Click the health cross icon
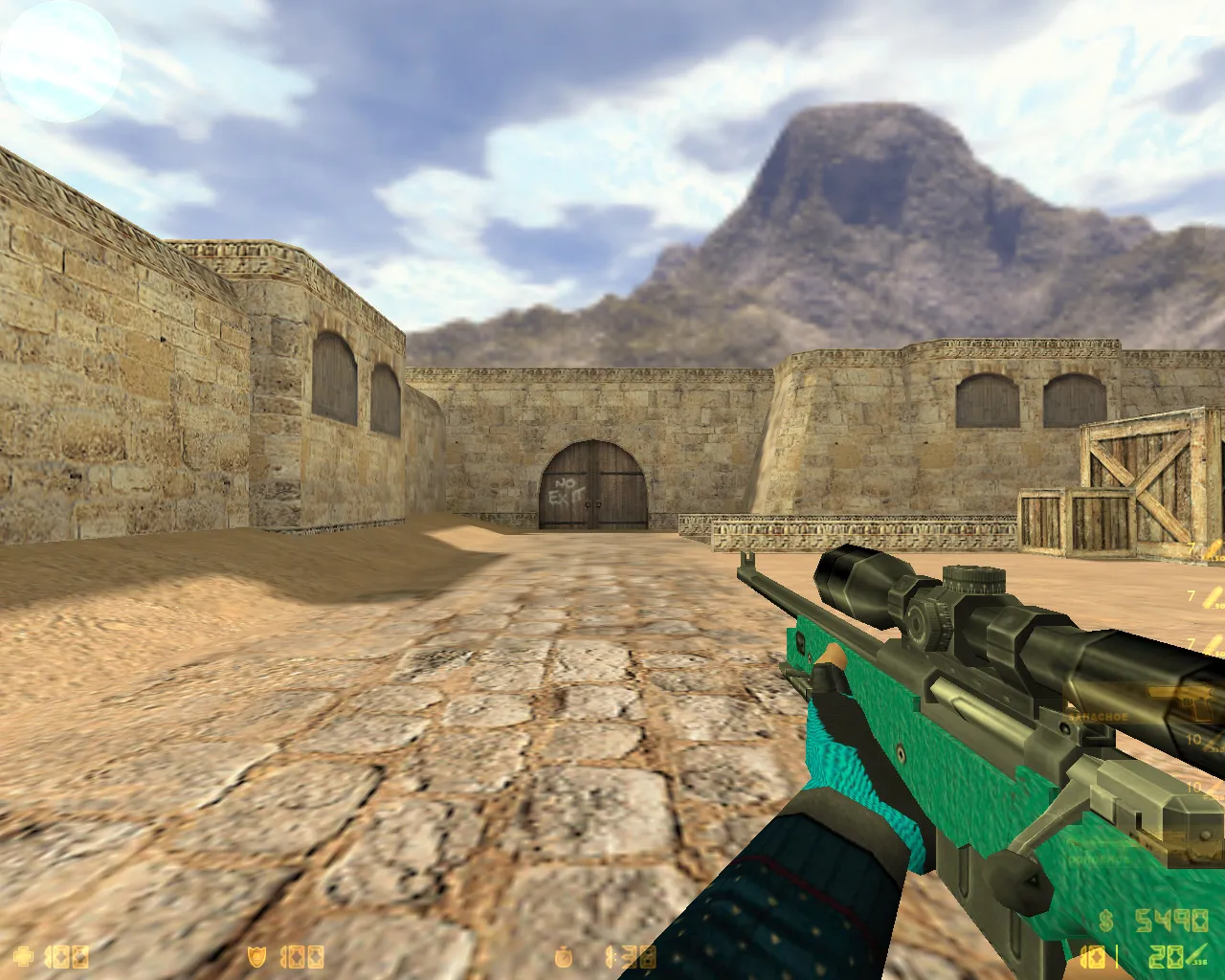 pos(21,955)
